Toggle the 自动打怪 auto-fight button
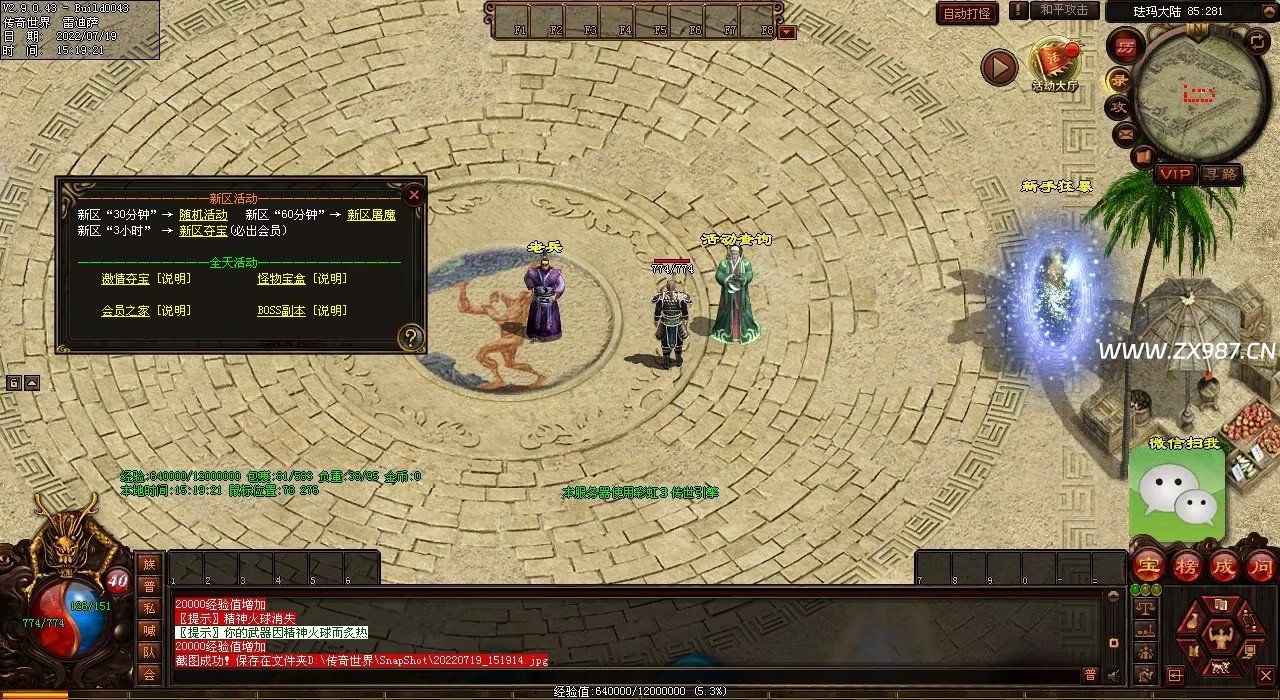This screenshot has width=1280, height=700. [967, 13]
